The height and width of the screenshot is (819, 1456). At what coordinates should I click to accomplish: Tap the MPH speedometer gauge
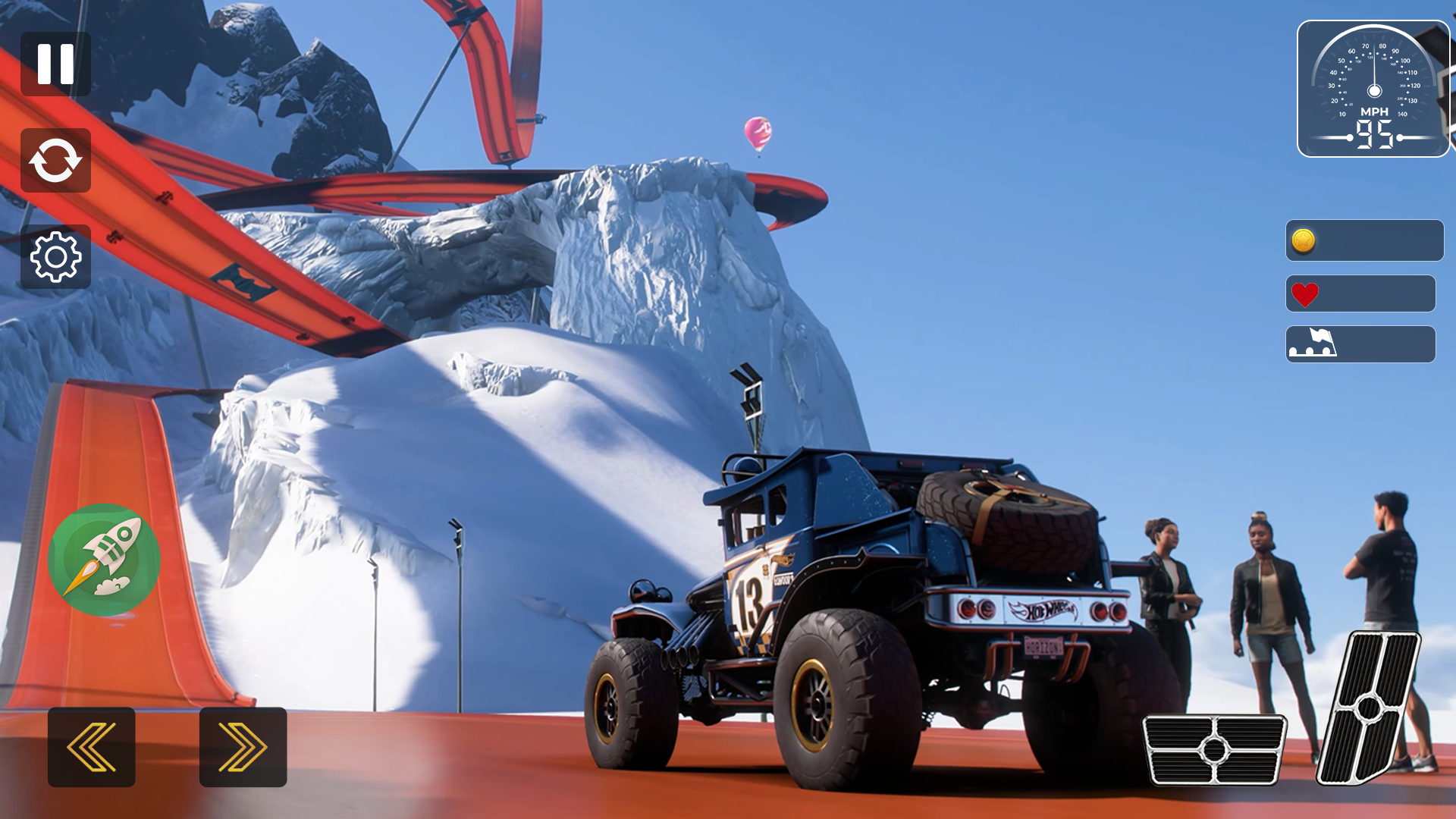point(1374,87)
